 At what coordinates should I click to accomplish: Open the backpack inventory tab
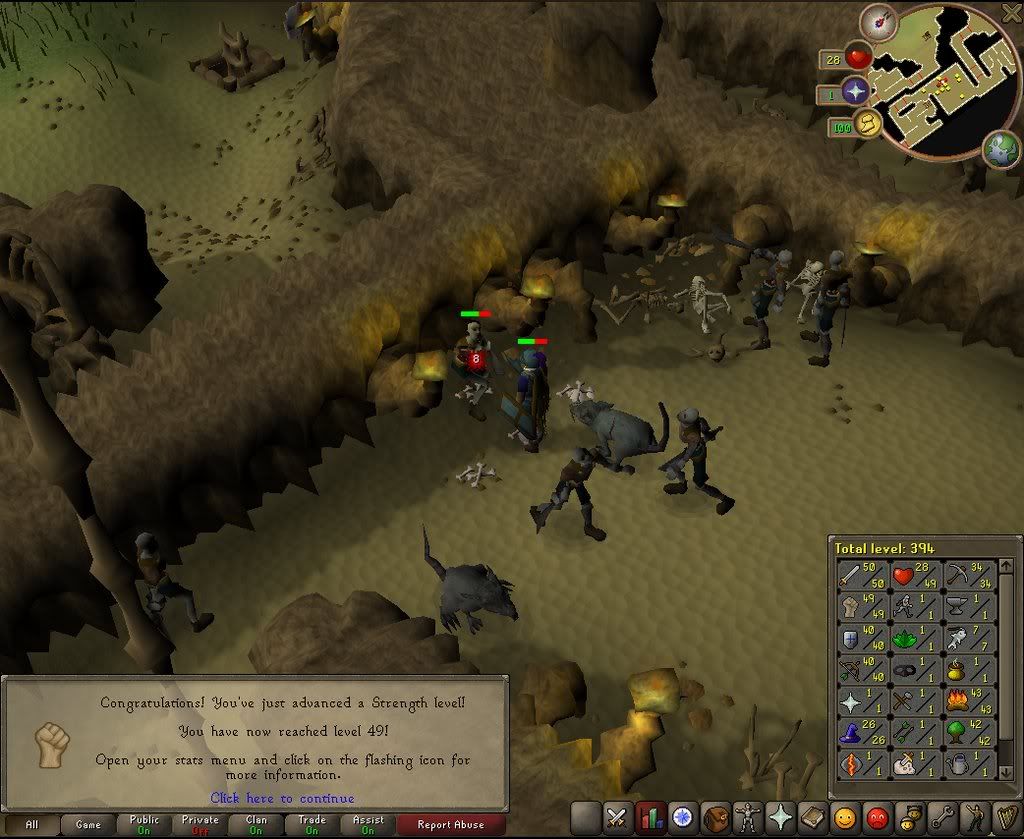point(714,817)
